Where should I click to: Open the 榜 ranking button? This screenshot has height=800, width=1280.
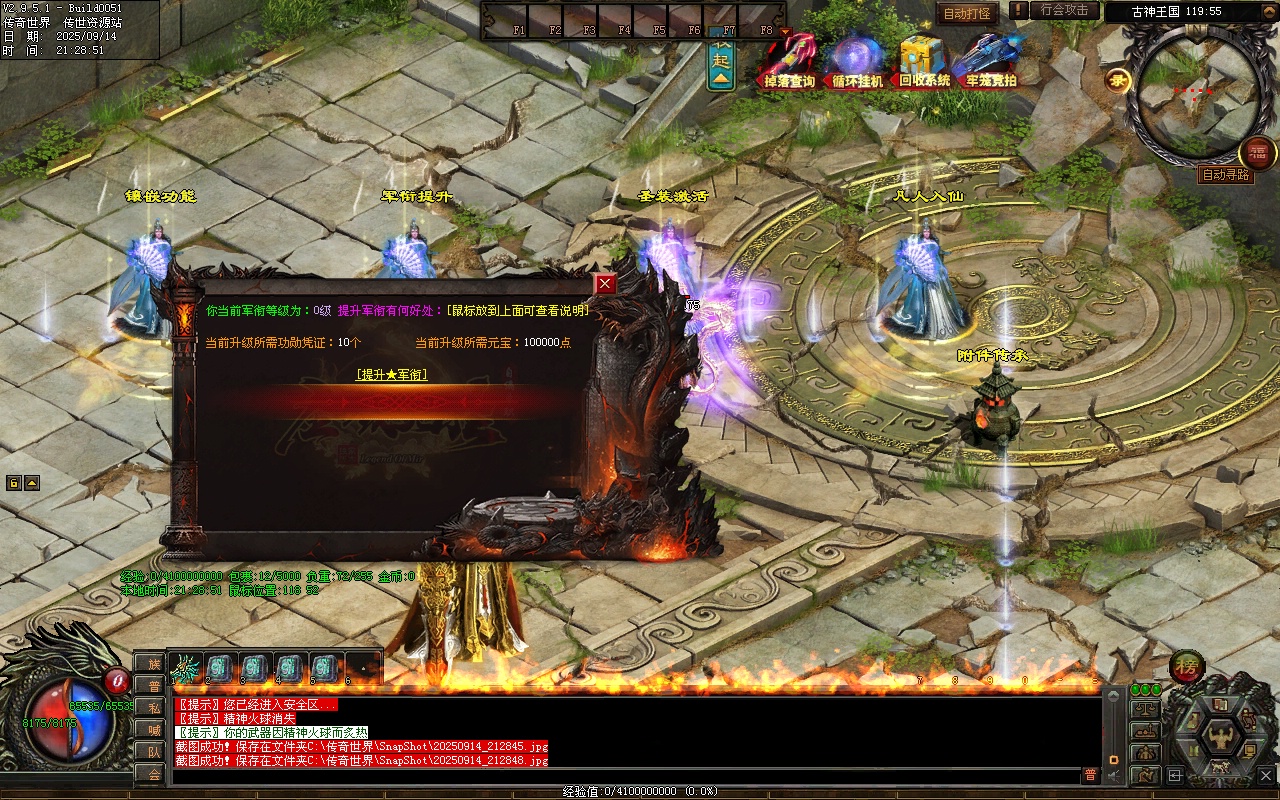point(1187,667)
